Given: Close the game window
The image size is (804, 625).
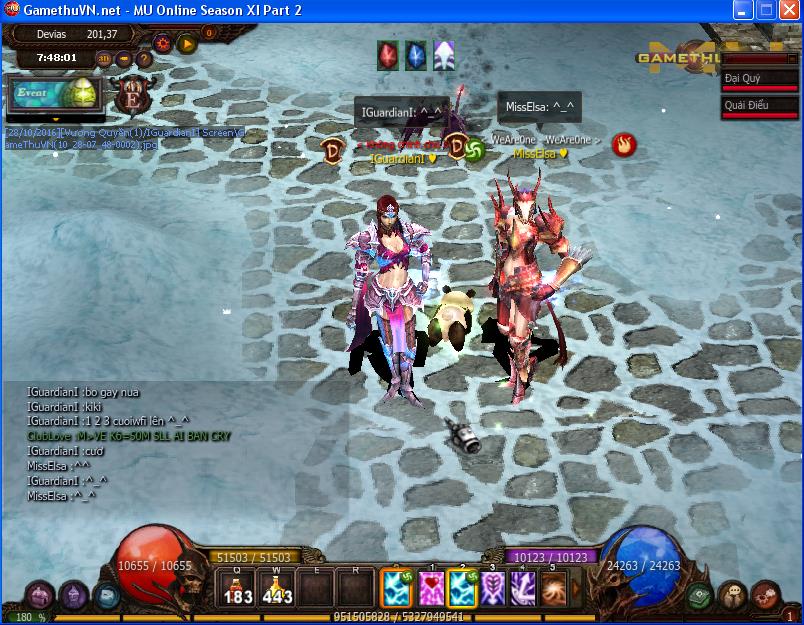Looking at the screenshot, I should coord(788,11).
